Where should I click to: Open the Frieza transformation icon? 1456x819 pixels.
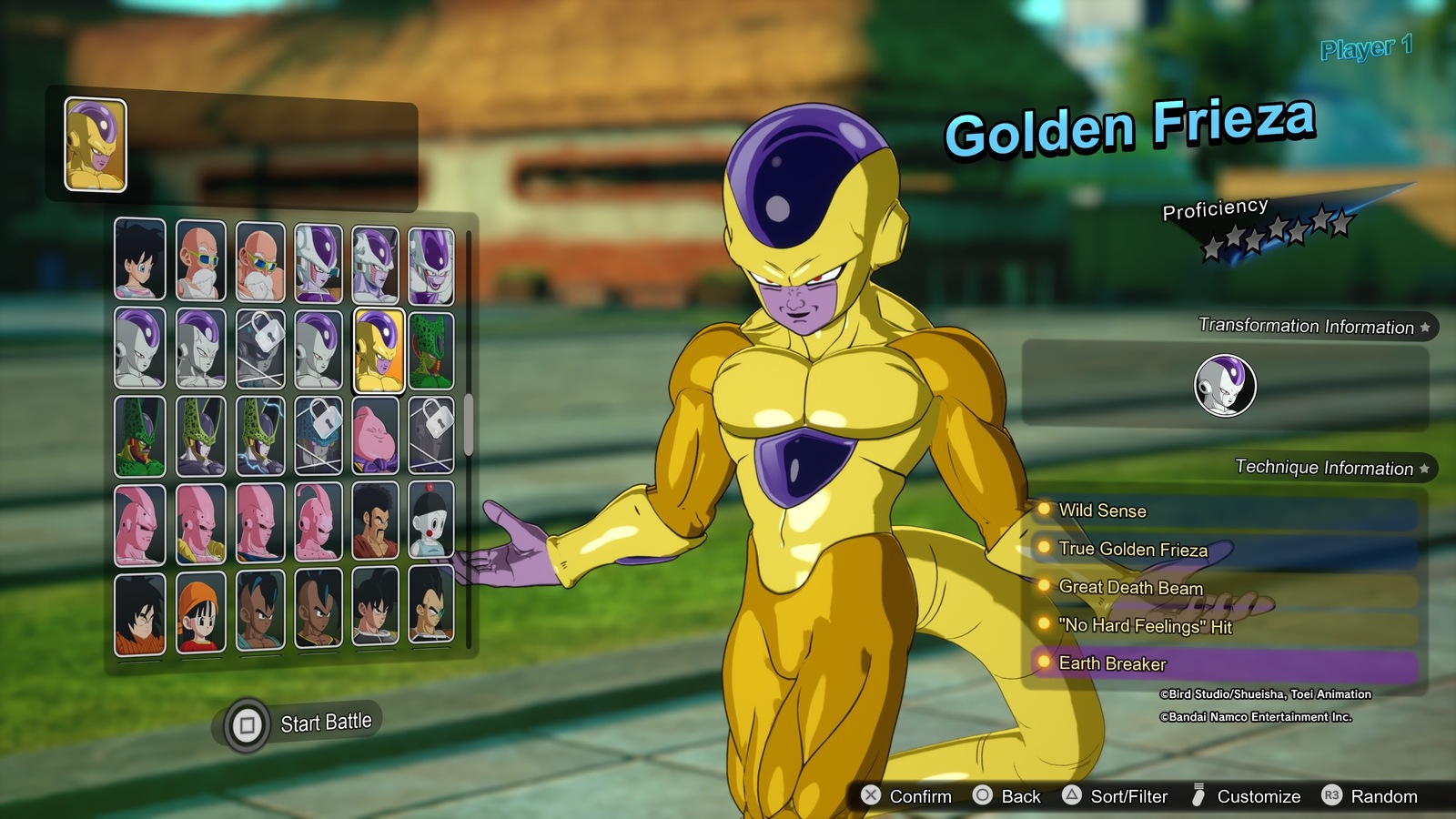1225,386
